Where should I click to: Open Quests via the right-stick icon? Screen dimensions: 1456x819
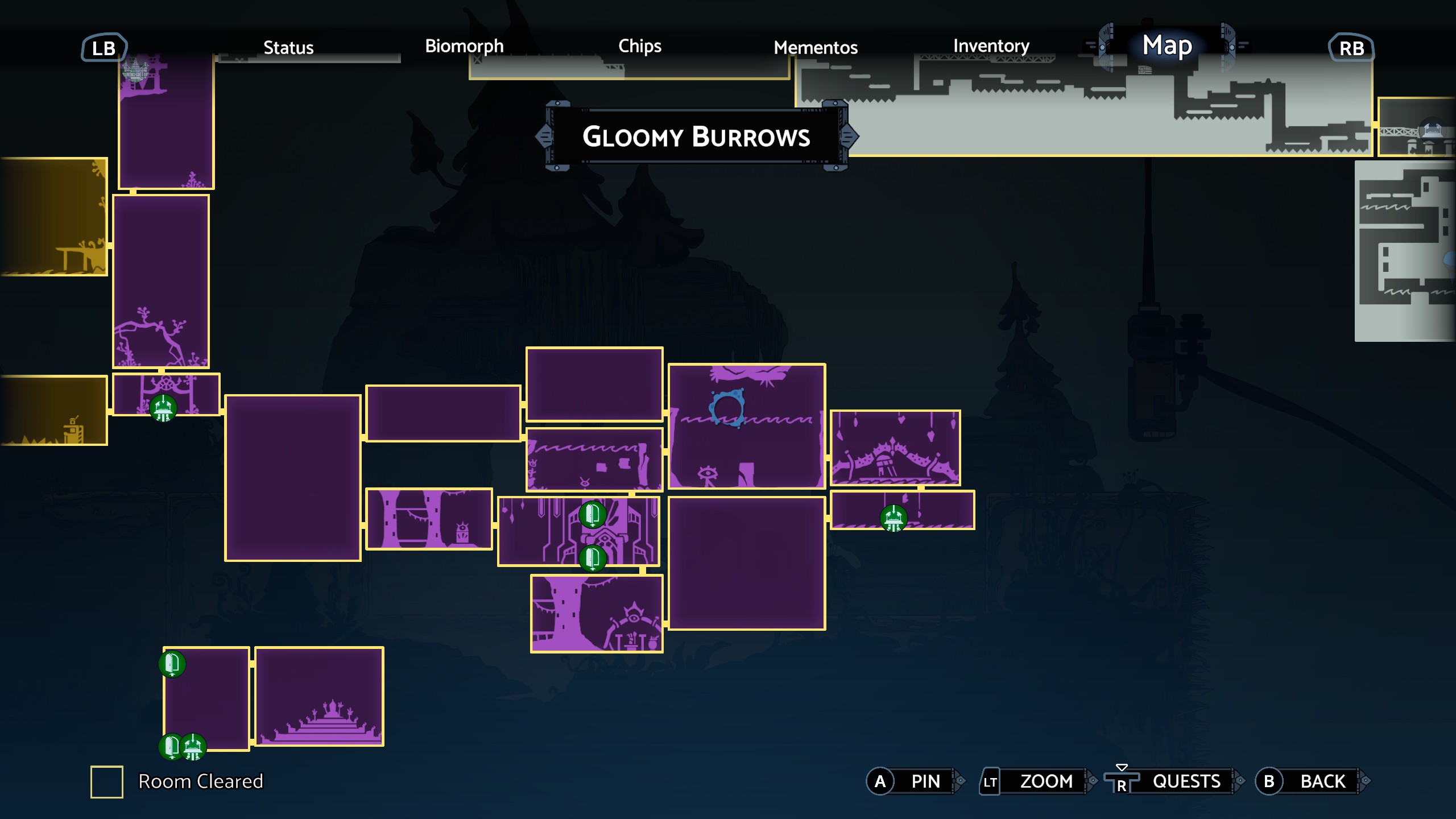1121,780
